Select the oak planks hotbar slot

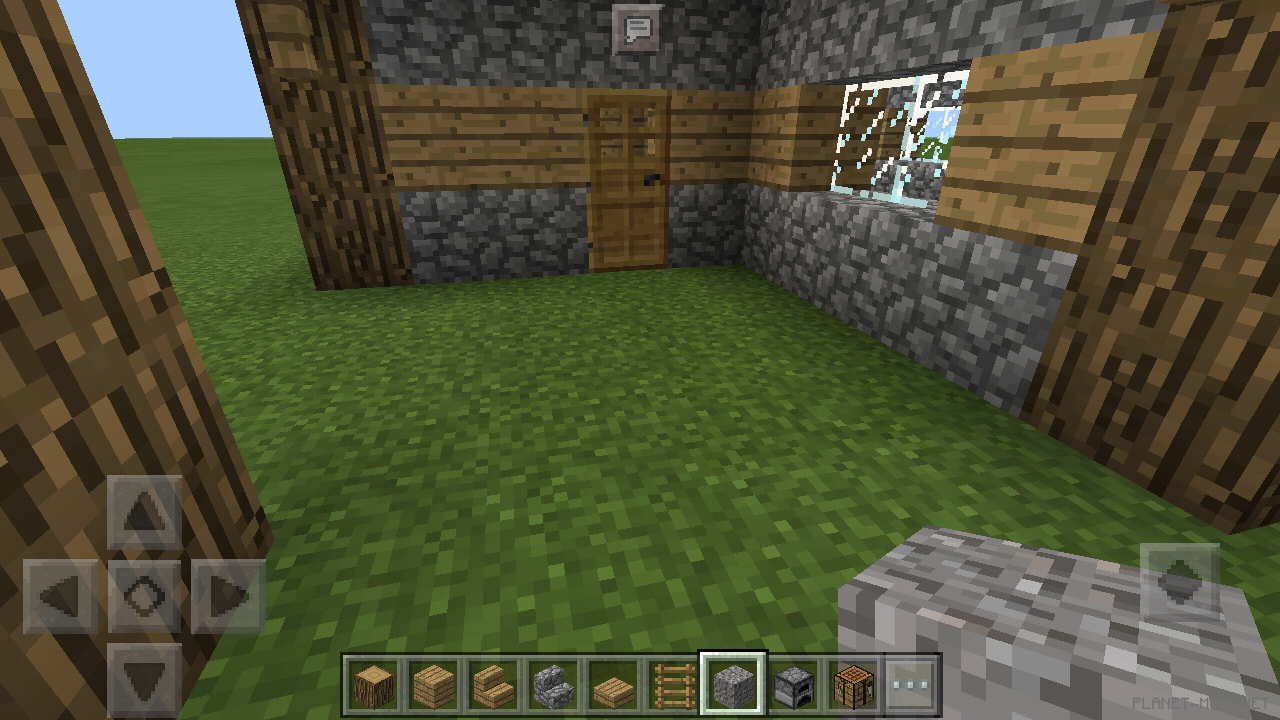(433, 686)
